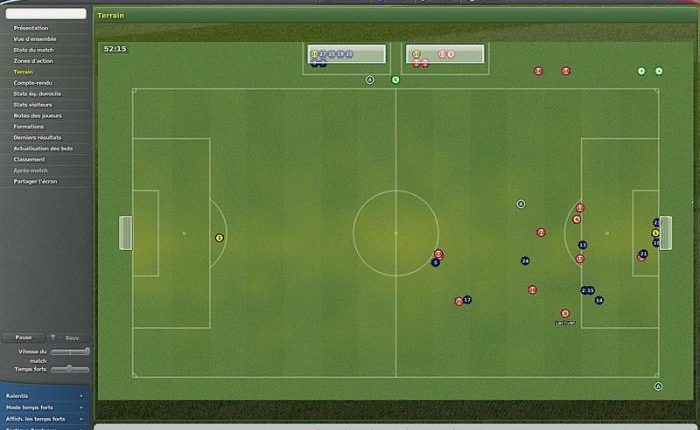View the Formations screen

pyautogui.click(x=29, y=126)
